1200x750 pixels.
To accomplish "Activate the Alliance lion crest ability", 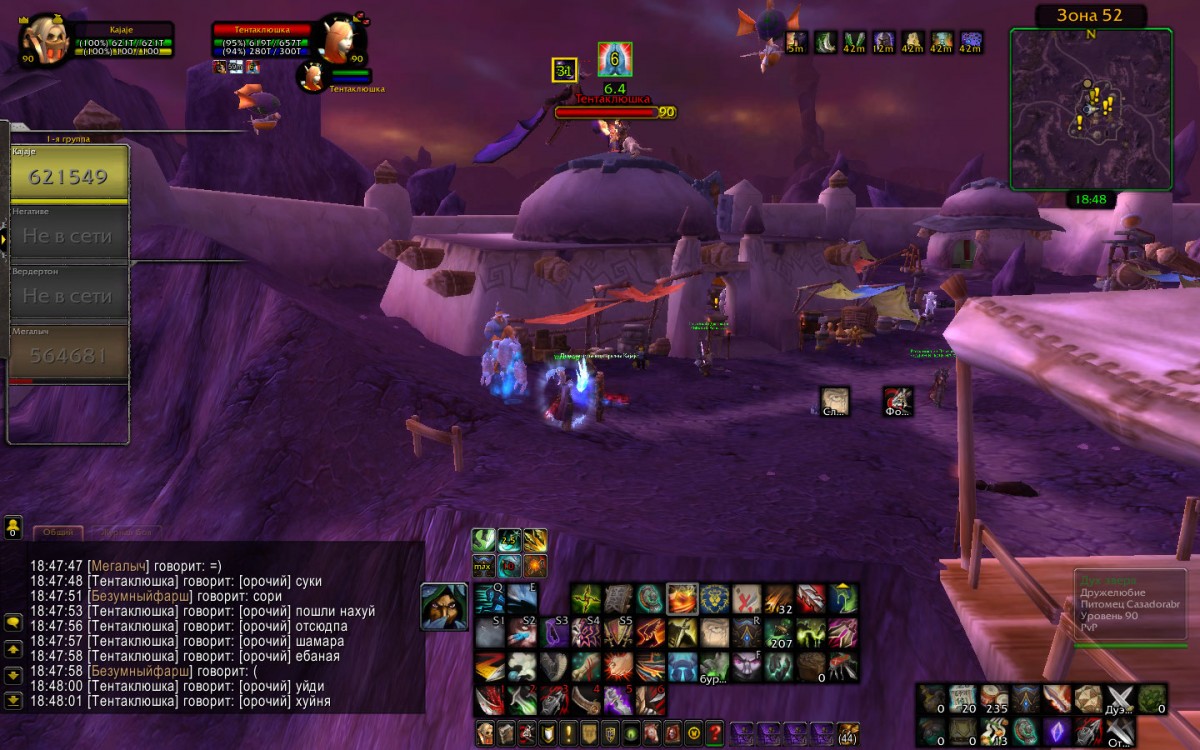I will pos(714,599).
